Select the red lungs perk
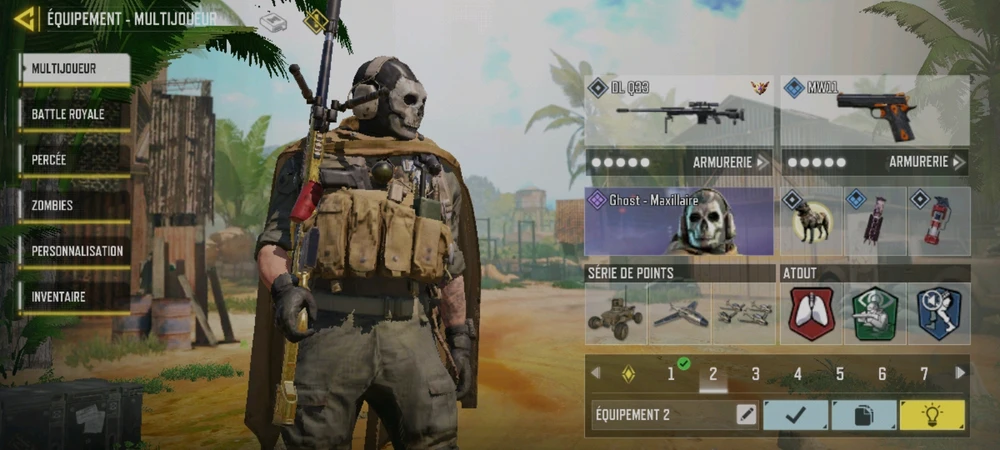 (x=811, y=314)
